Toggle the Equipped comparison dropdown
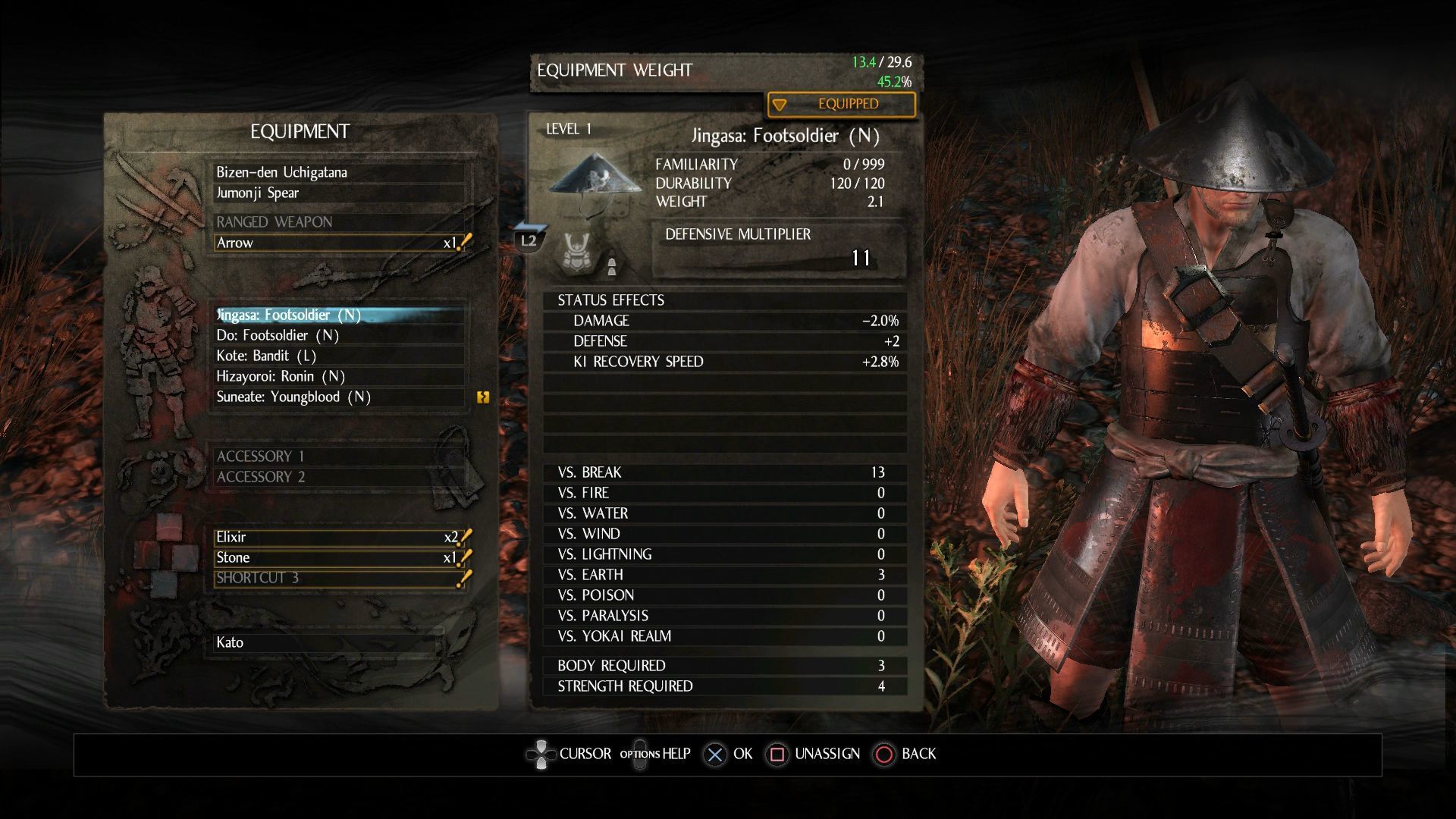Image resolution: width=1456 pixels, height=819 pixels. pyautogui.click(x=841, y=104)
